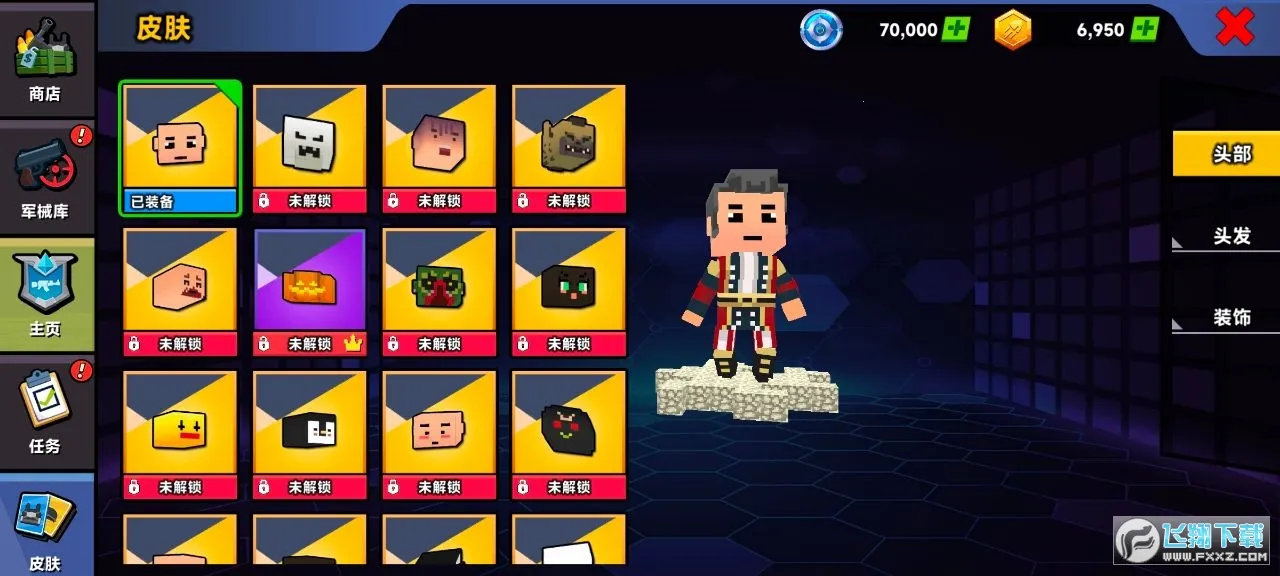Viewport: 1280px width, 576px height.
Task: Open the 商店 shop menu
Action: click(x=45, y=58)
